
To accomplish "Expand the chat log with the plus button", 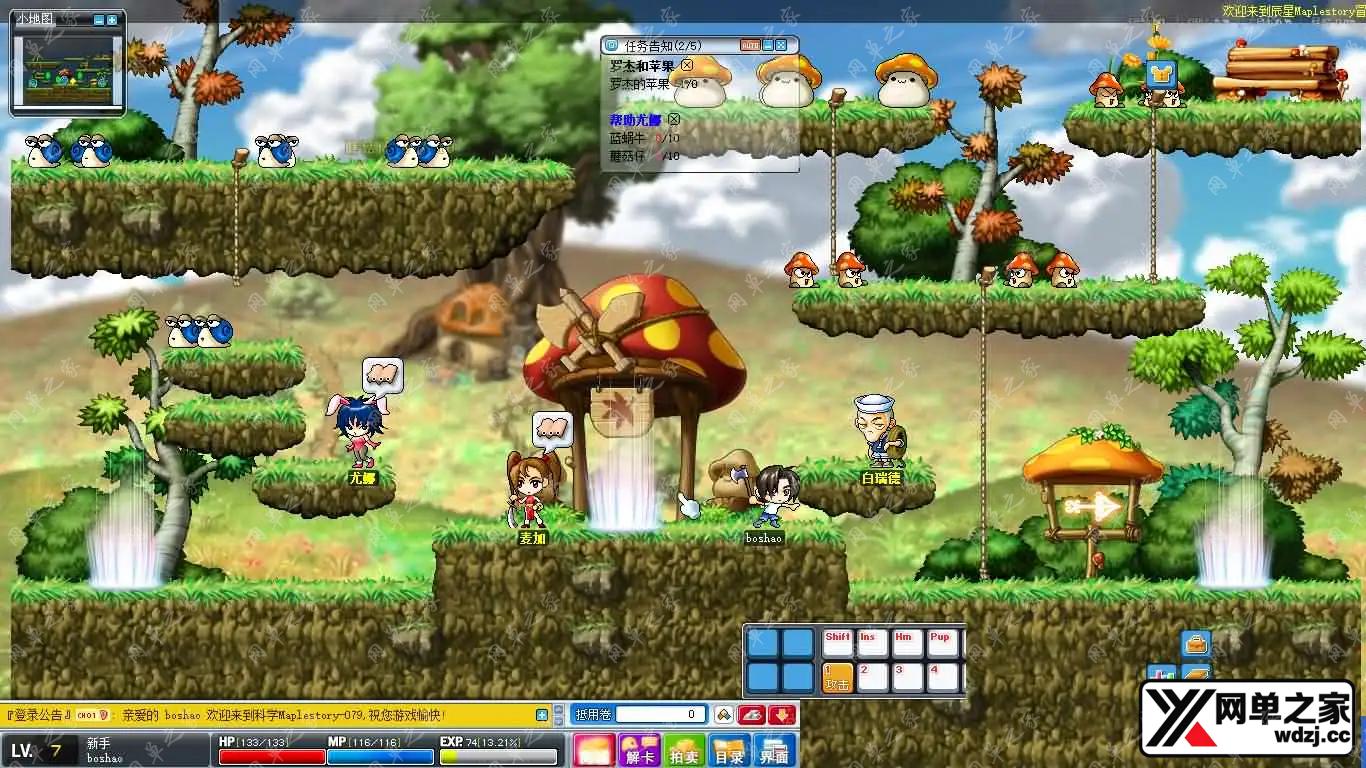I will pyautogui.click(x=542, y=715).
